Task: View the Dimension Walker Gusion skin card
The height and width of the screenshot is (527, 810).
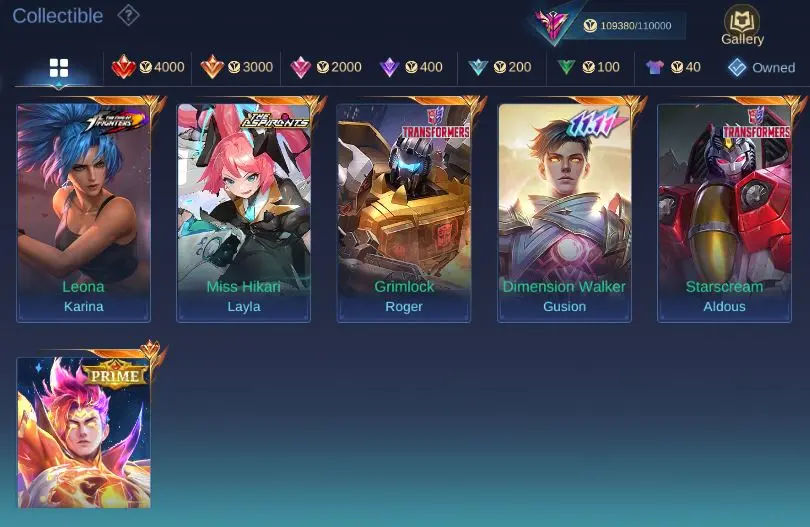Action: pos(564,212)
